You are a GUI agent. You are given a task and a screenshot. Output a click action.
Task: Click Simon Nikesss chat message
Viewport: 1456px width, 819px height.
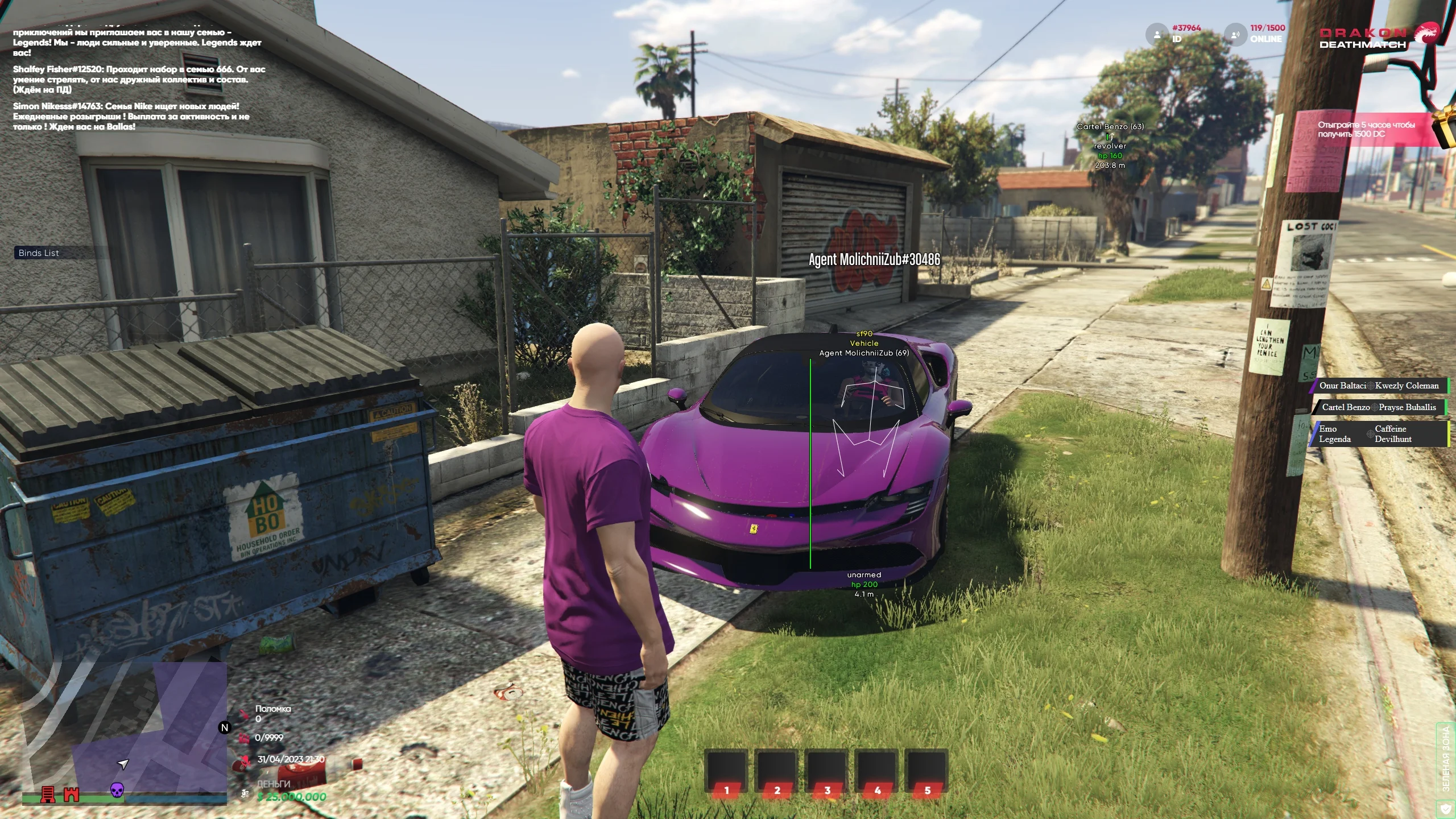click(x=131, y=117)
